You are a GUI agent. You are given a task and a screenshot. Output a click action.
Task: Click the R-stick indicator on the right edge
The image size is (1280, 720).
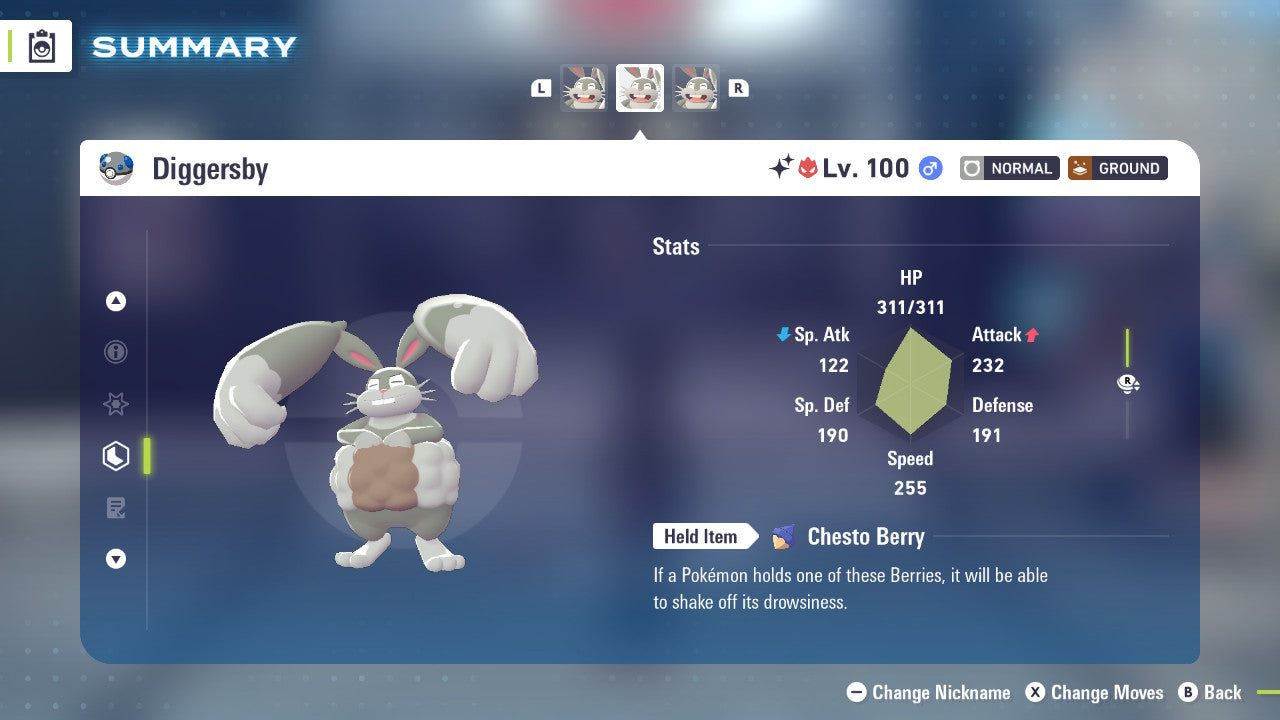tap(1127, 383)
